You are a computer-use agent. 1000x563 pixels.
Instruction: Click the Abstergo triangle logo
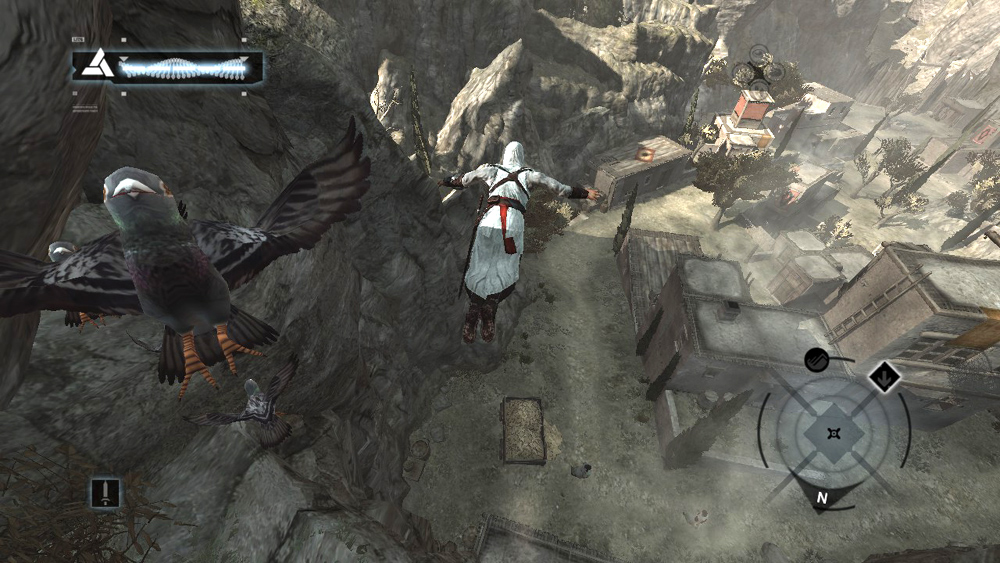pos(97,67)
